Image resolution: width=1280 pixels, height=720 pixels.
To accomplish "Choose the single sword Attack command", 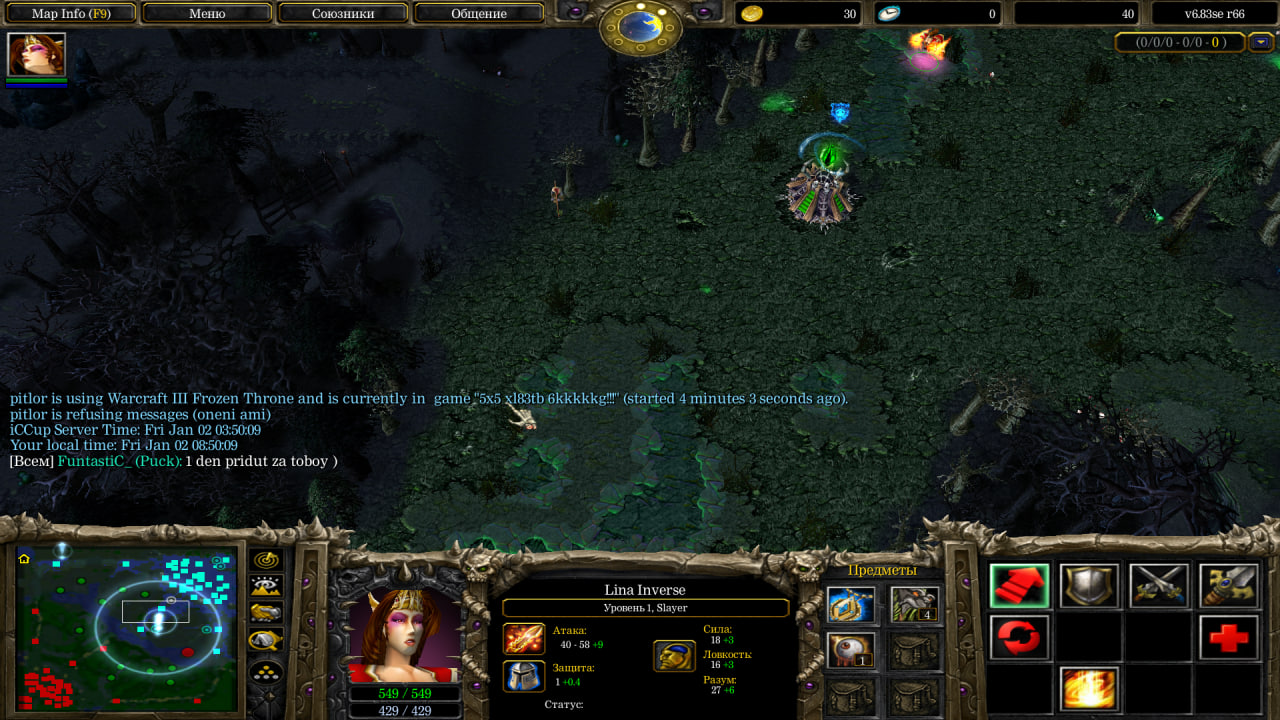I will pos(1229,586).
